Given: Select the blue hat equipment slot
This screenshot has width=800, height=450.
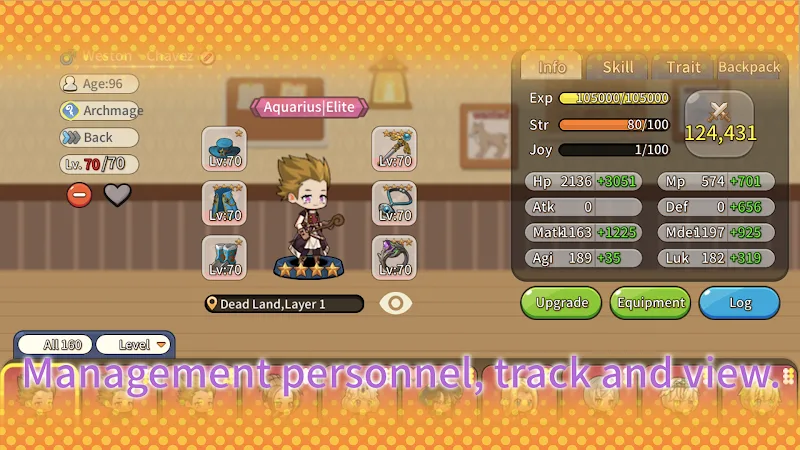Looking at the screenshot, I should [224, 148].
